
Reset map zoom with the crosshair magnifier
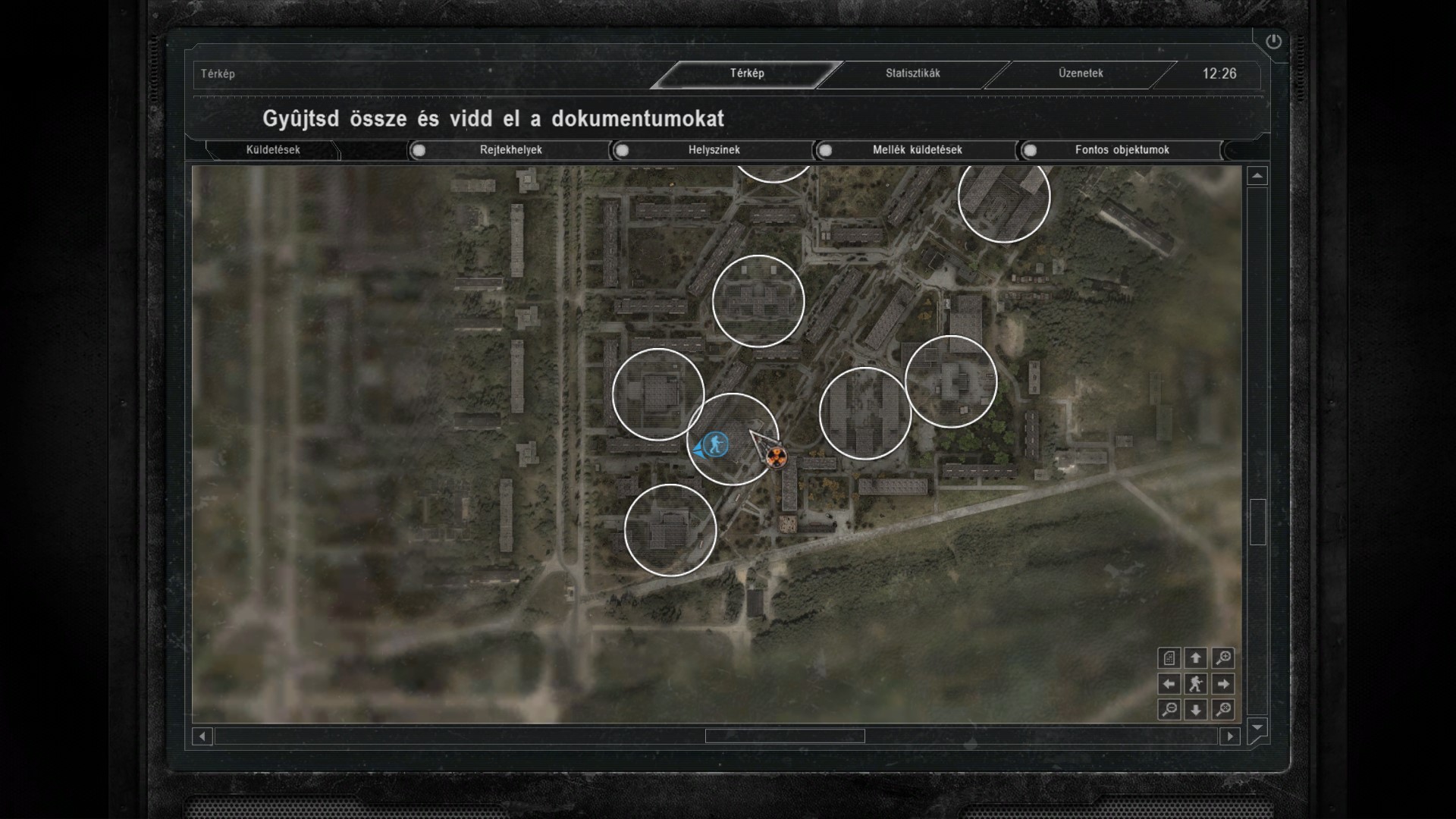tap(1222, 710)
